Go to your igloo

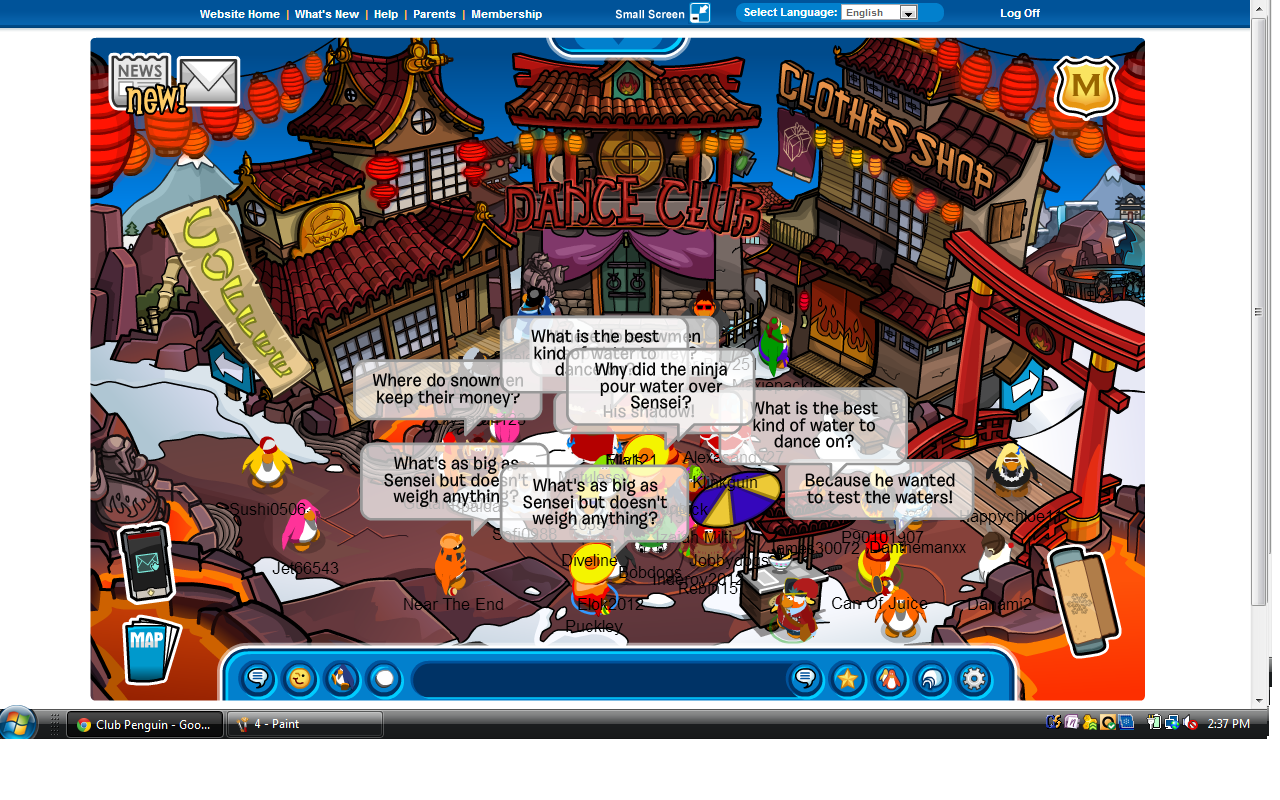tap(931, 680)
